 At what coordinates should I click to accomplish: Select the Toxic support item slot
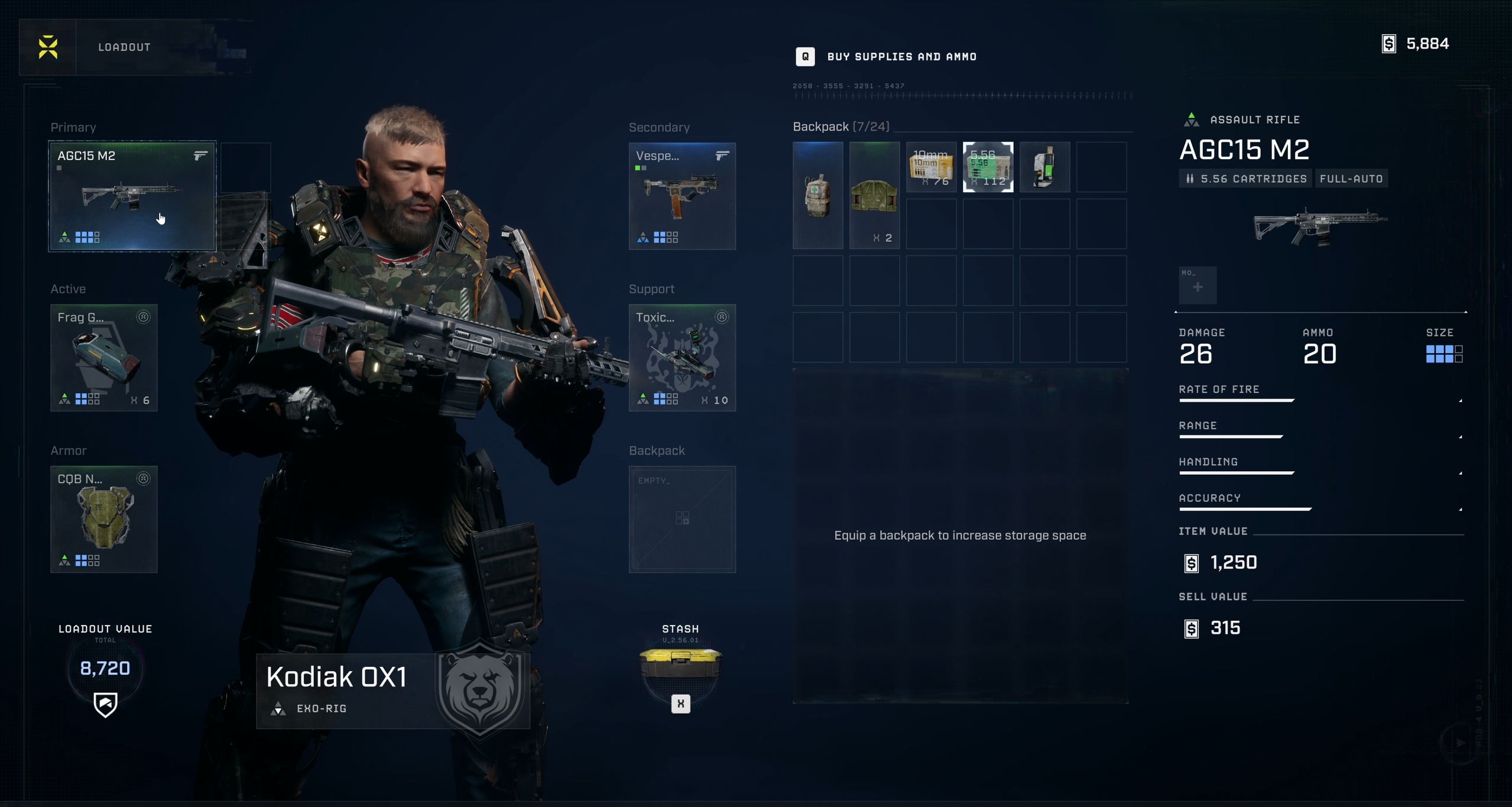pyautogui.click(x=682, y=358)
